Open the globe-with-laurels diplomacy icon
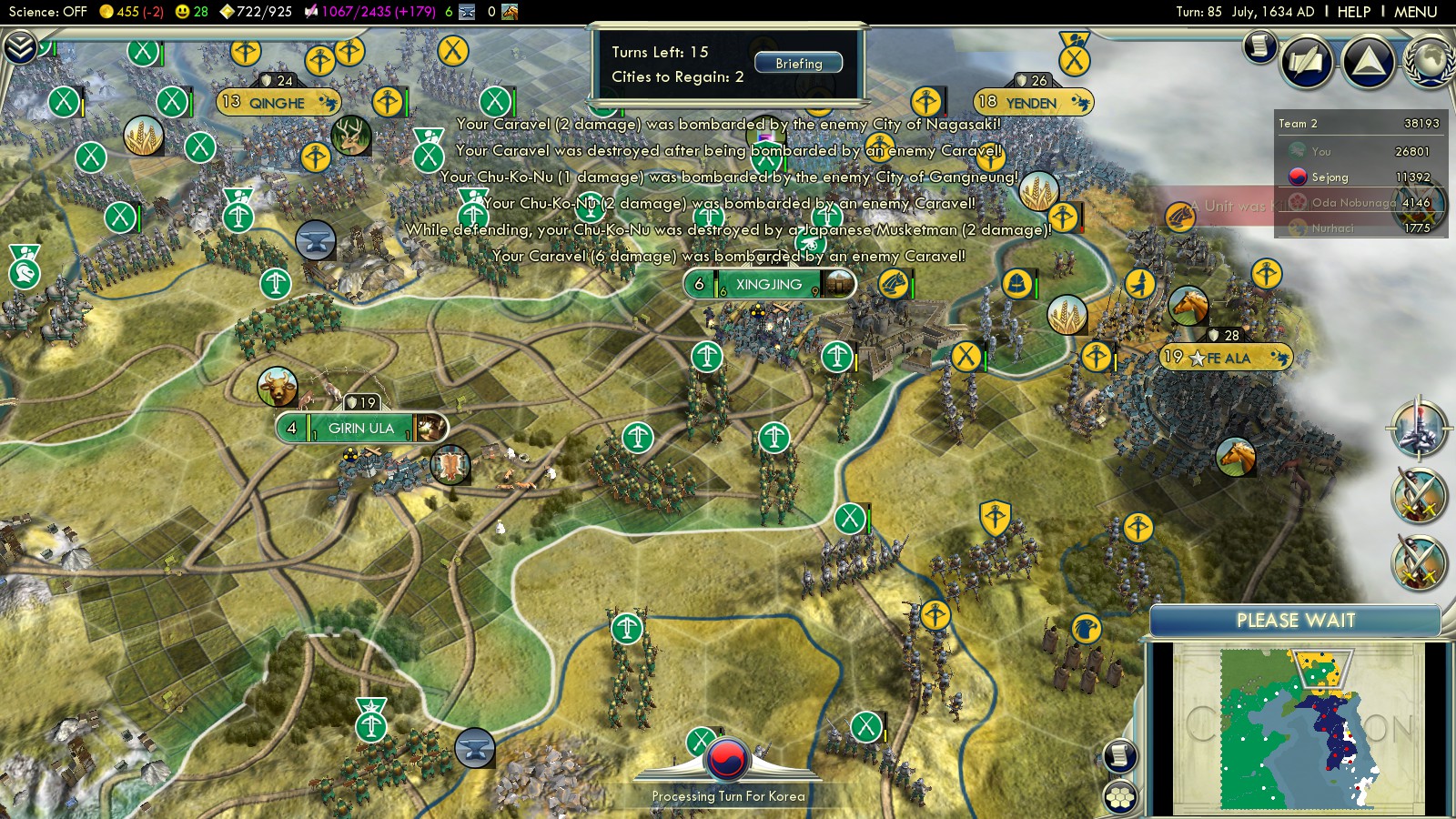This screenshot has height=819, width=1456. click(x=1430, y=62)
